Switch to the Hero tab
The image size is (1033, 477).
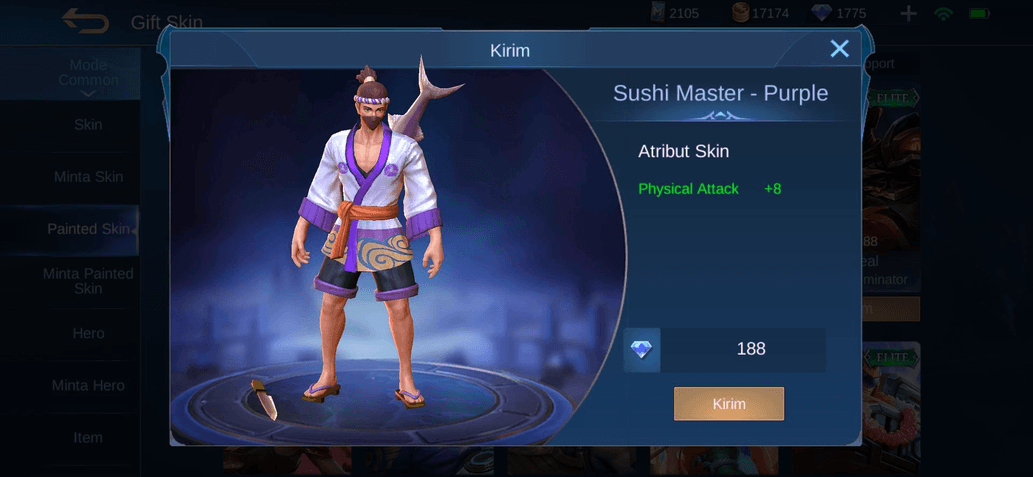[x=88, y=333]
